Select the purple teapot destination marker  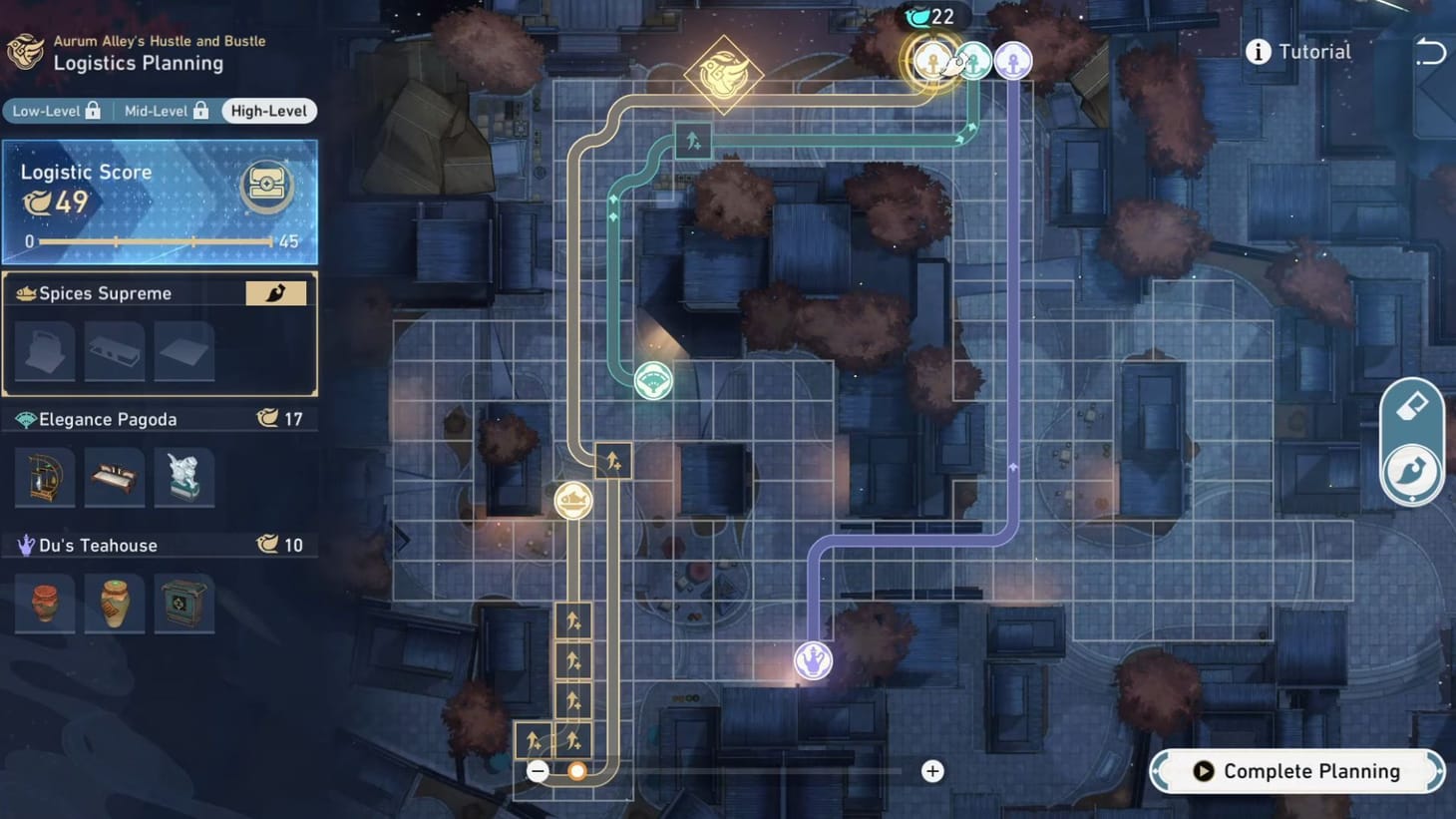pos(814,660)
